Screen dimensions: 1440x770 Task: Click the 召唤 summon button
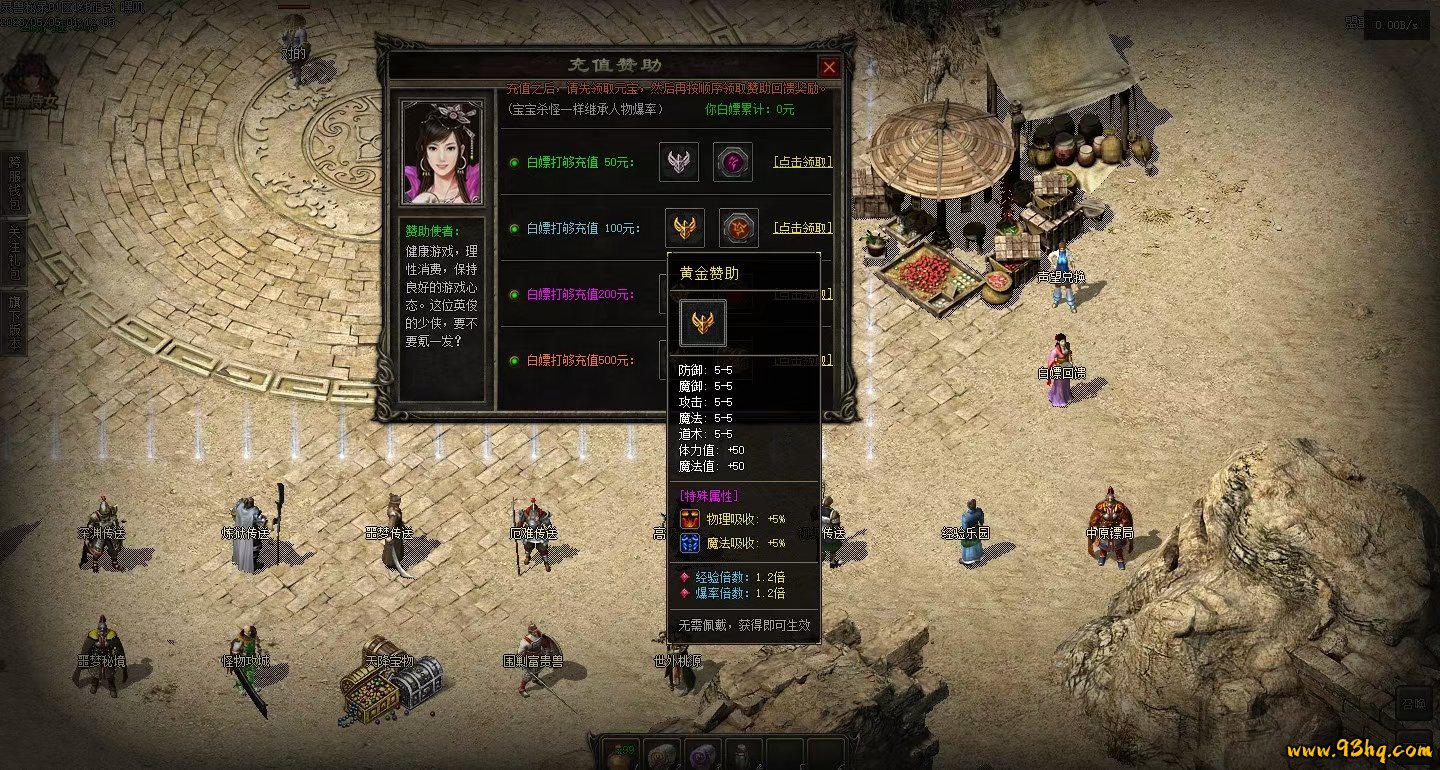pos(1414,702)
